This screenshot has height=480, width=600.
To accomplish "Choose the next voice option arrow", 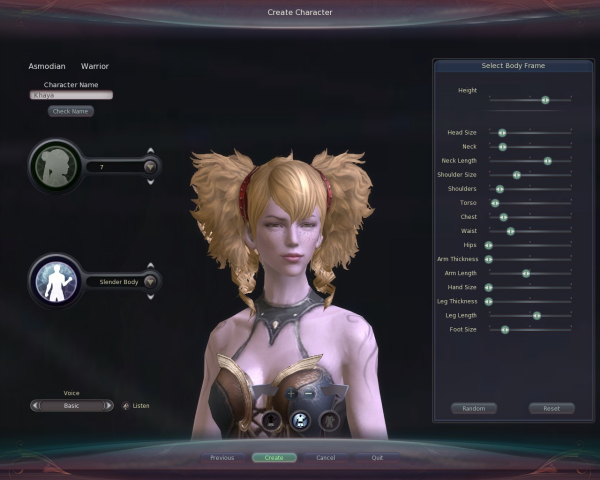I will (111, 405).
